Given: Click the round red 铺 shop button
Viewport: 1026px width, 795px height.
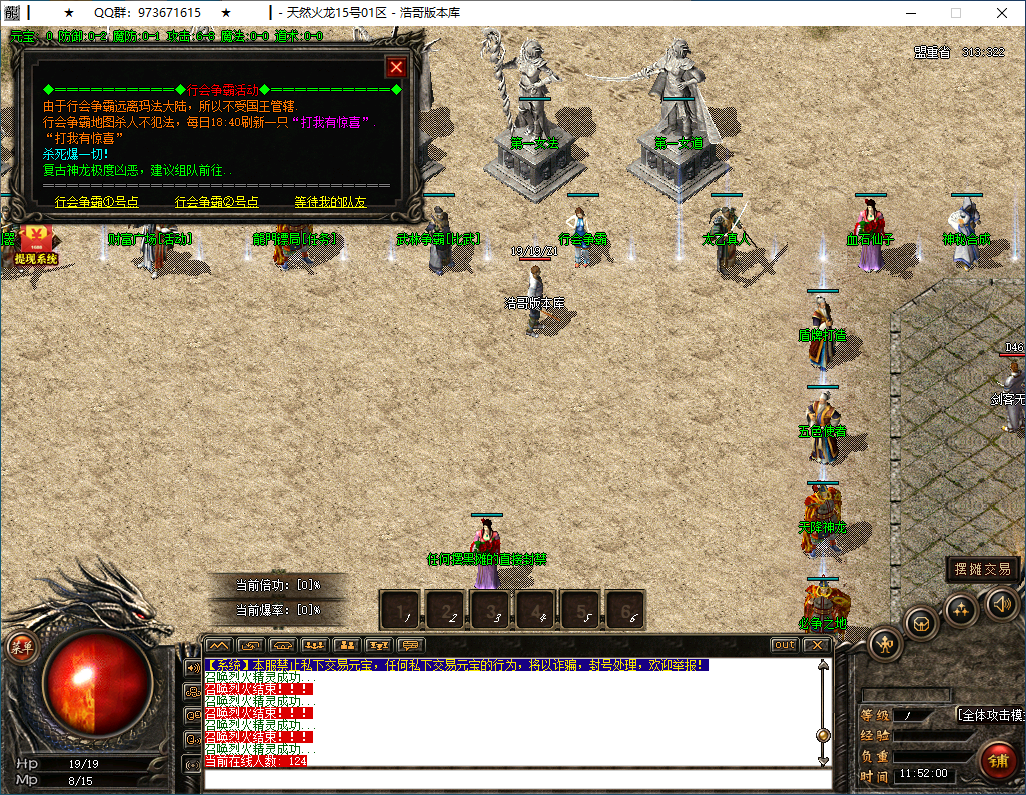Looking at the screenshot, I should (998, 760).
